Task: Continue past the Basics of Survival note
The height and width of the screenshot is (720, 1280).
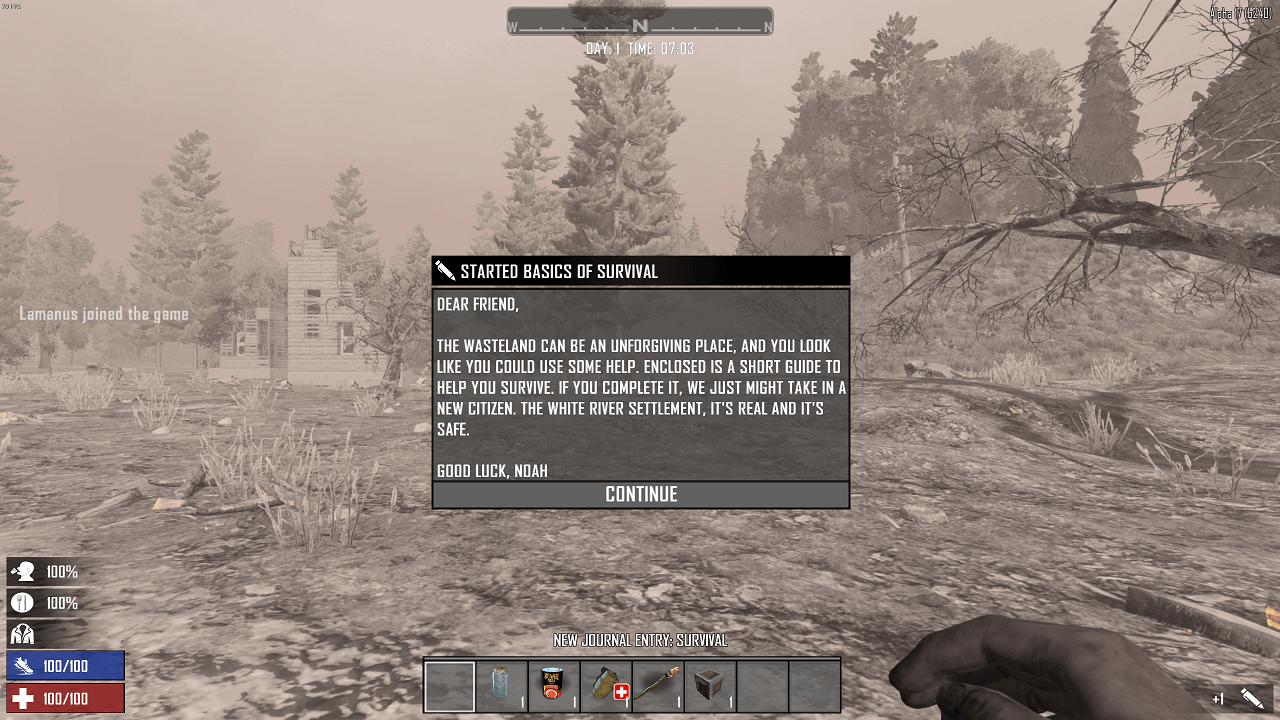Action: (x=641, y=494)
